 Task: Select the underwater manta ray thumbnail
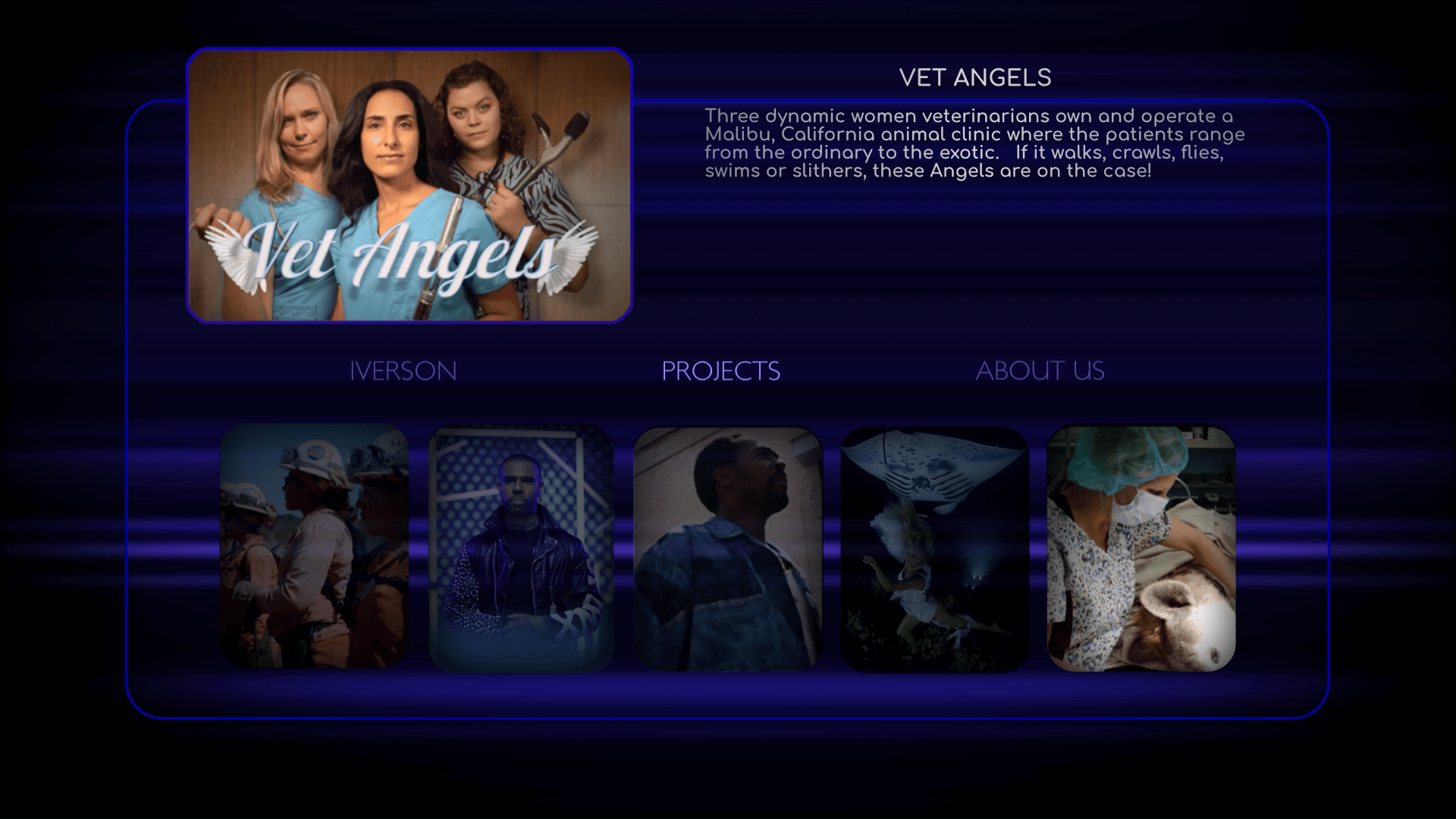(x=934, y=548)
